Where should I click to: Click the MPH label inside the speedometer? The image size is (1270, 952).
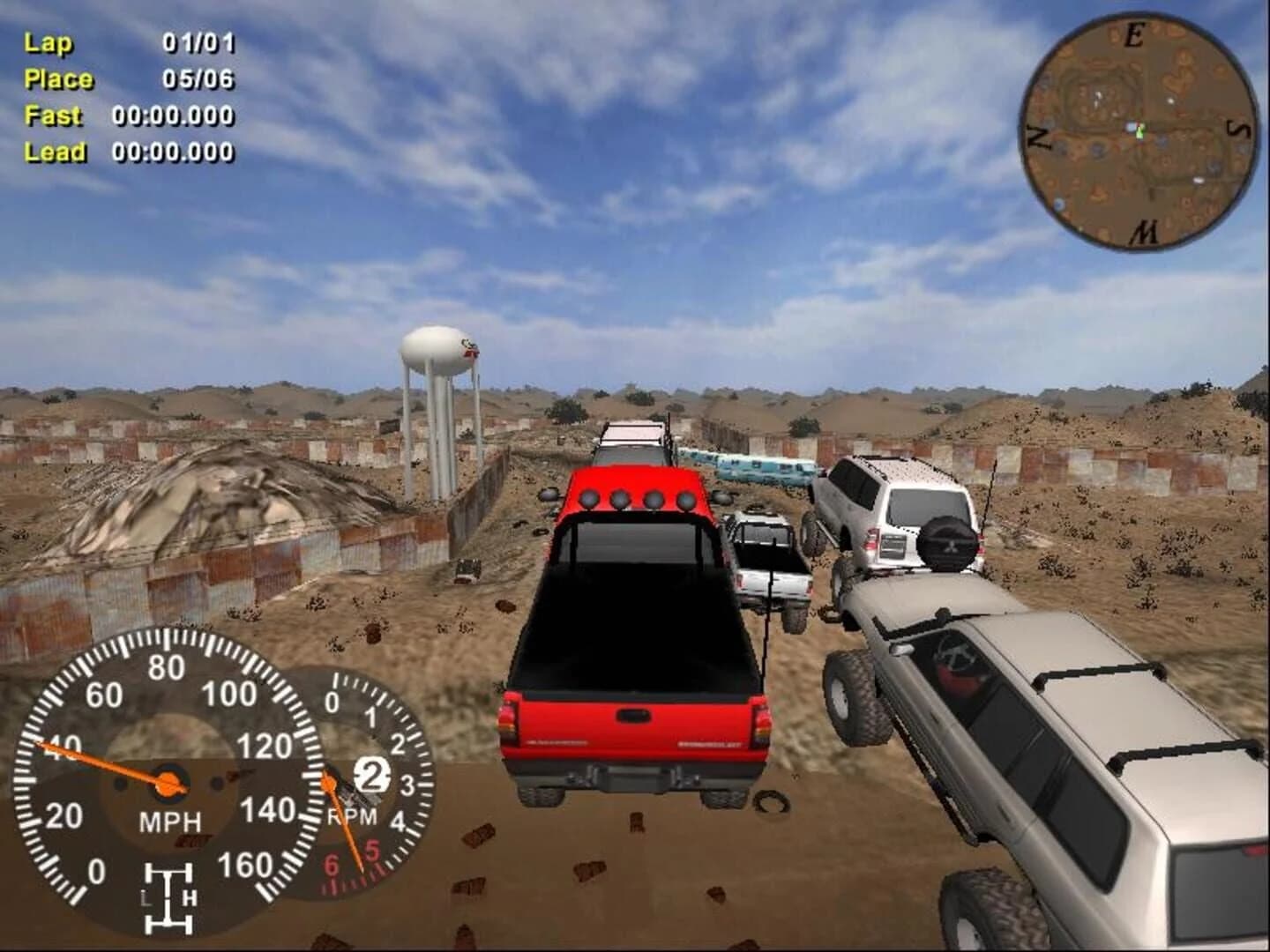(170, 822)
